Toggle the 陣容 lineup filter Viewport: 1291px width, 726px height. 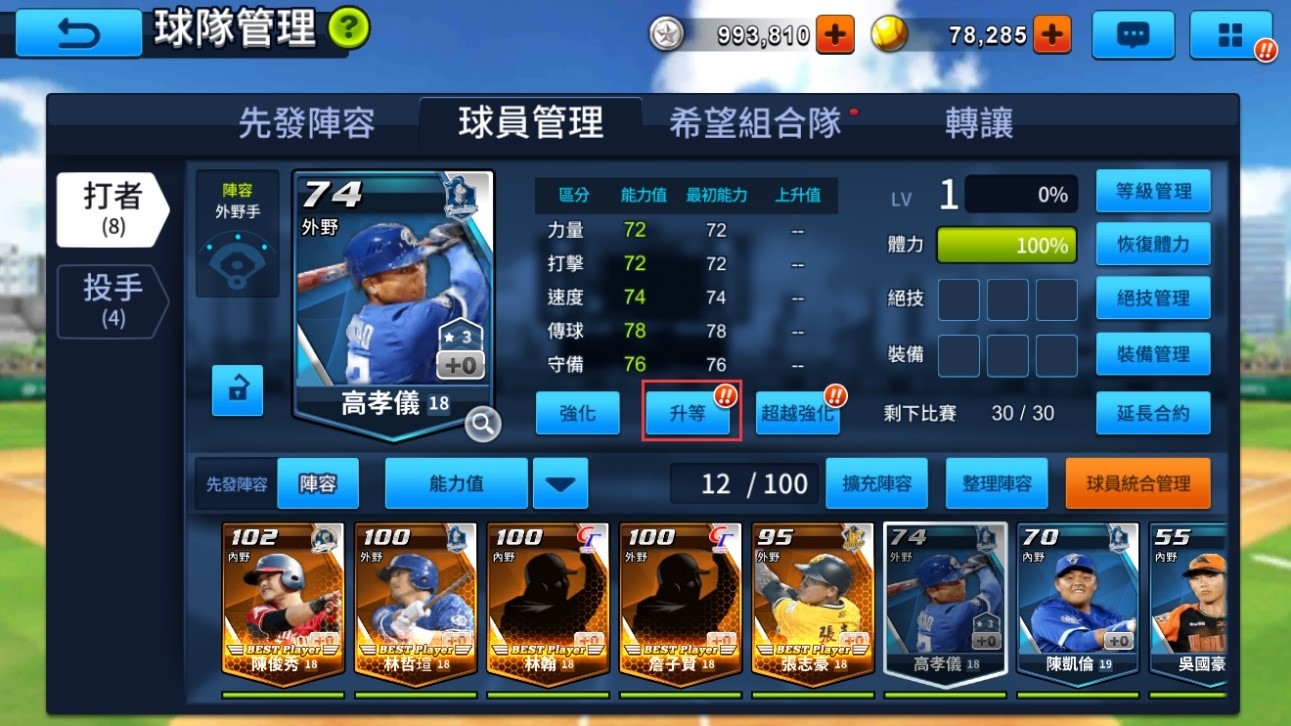point(317,483)
